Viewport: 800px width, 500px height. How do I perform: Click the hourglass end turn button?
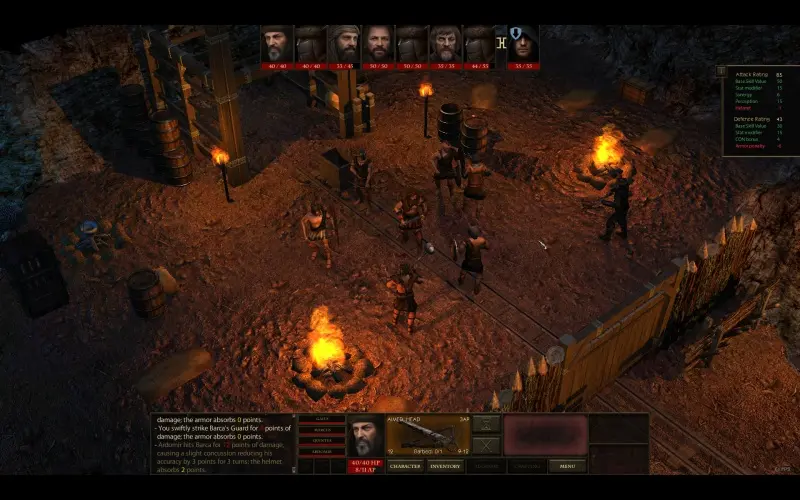point(486,423)
